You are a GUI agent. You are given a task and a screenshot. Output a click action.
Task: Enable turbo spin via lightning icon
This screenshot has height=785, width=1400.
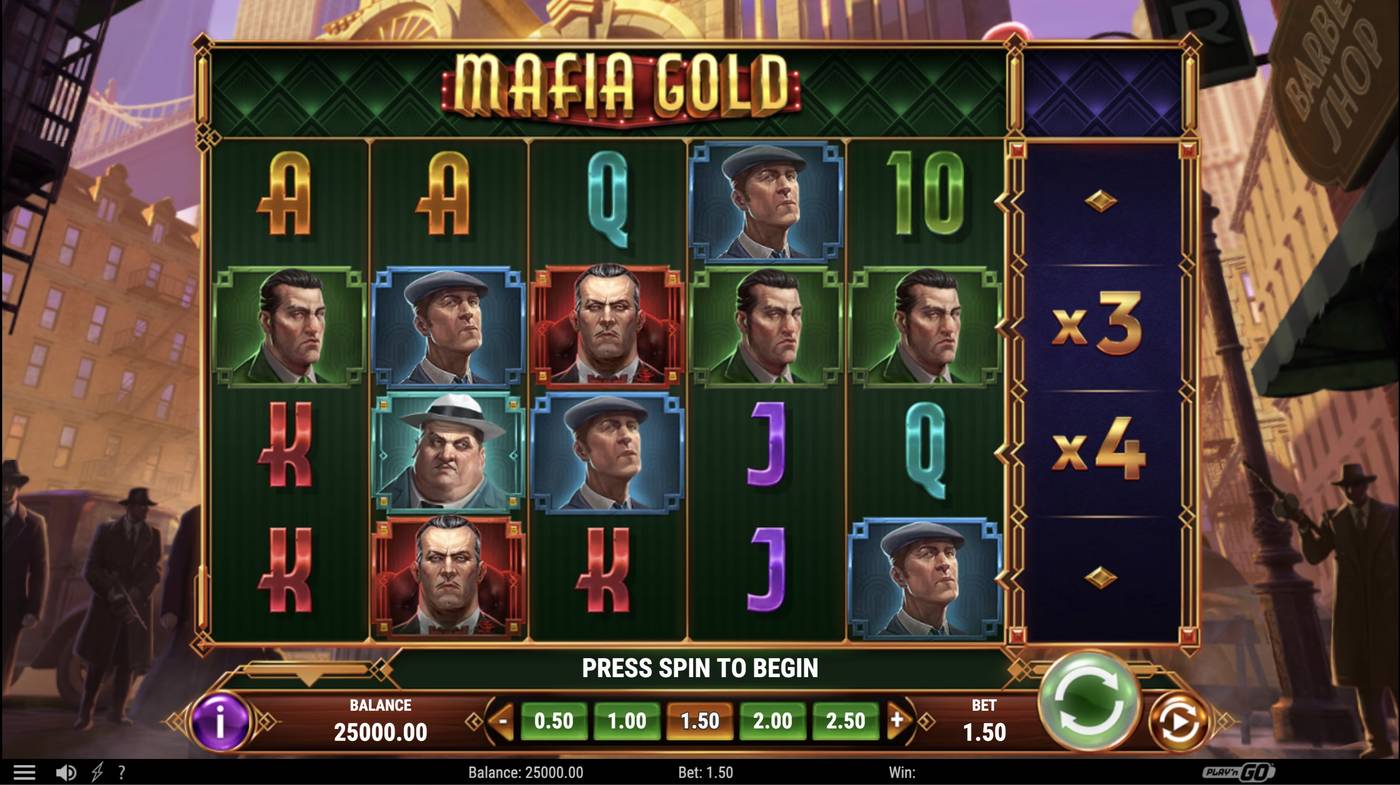96,770
